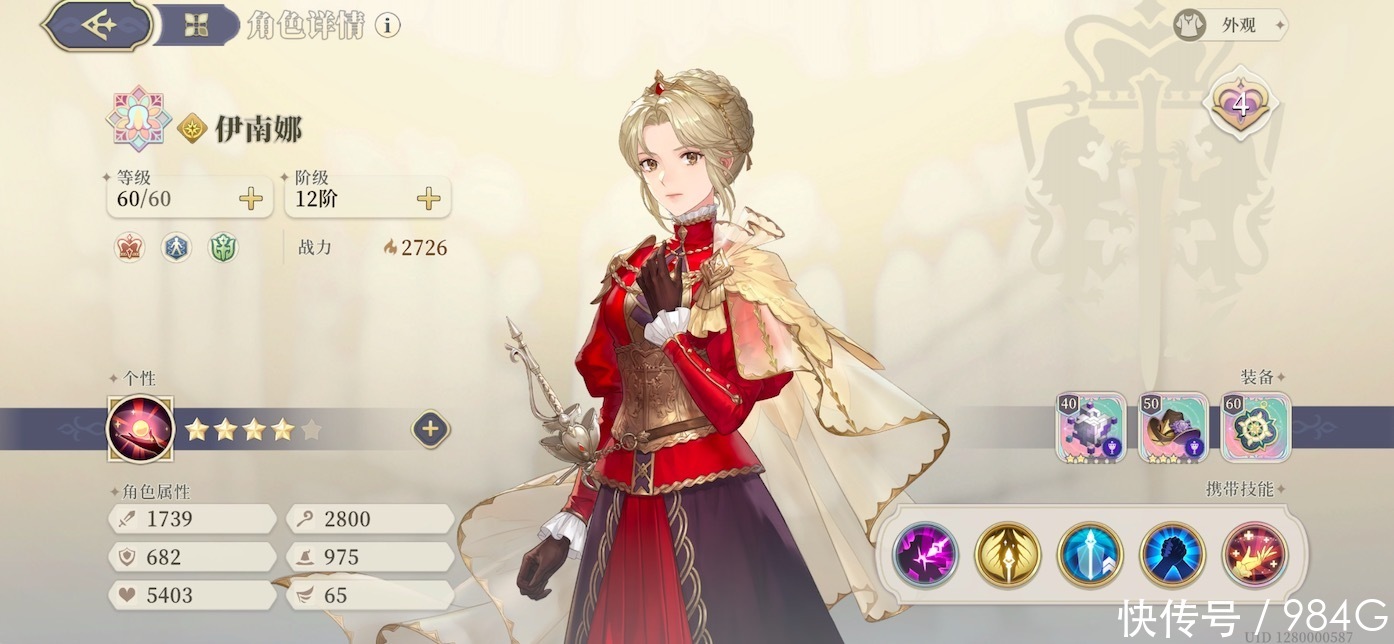
Task: Select the blue sword skill icon
Action: [x=1090, y=554]
